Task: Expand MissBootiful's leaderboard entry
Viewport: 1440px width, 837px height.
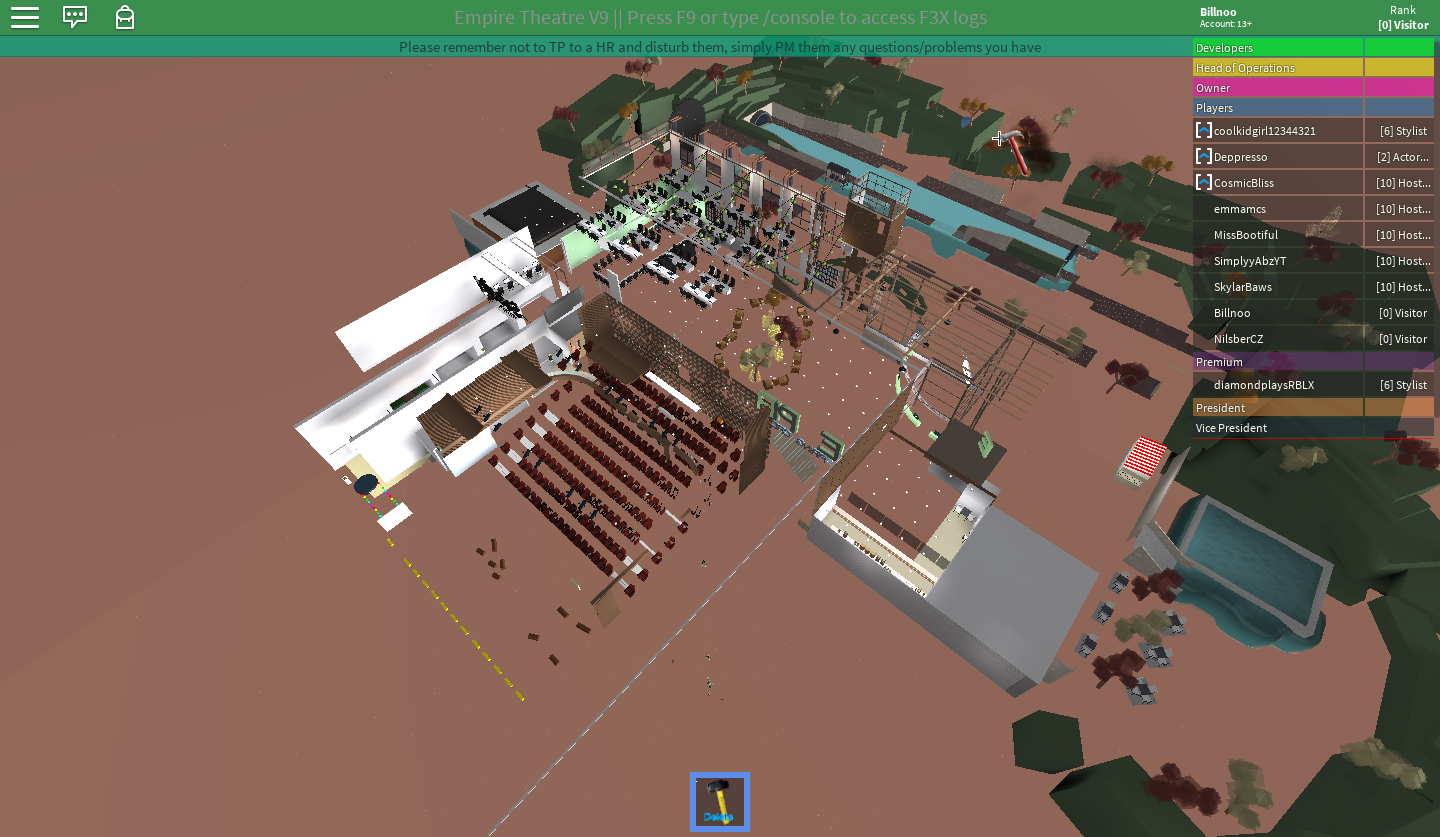Action: click(1245, 234)
